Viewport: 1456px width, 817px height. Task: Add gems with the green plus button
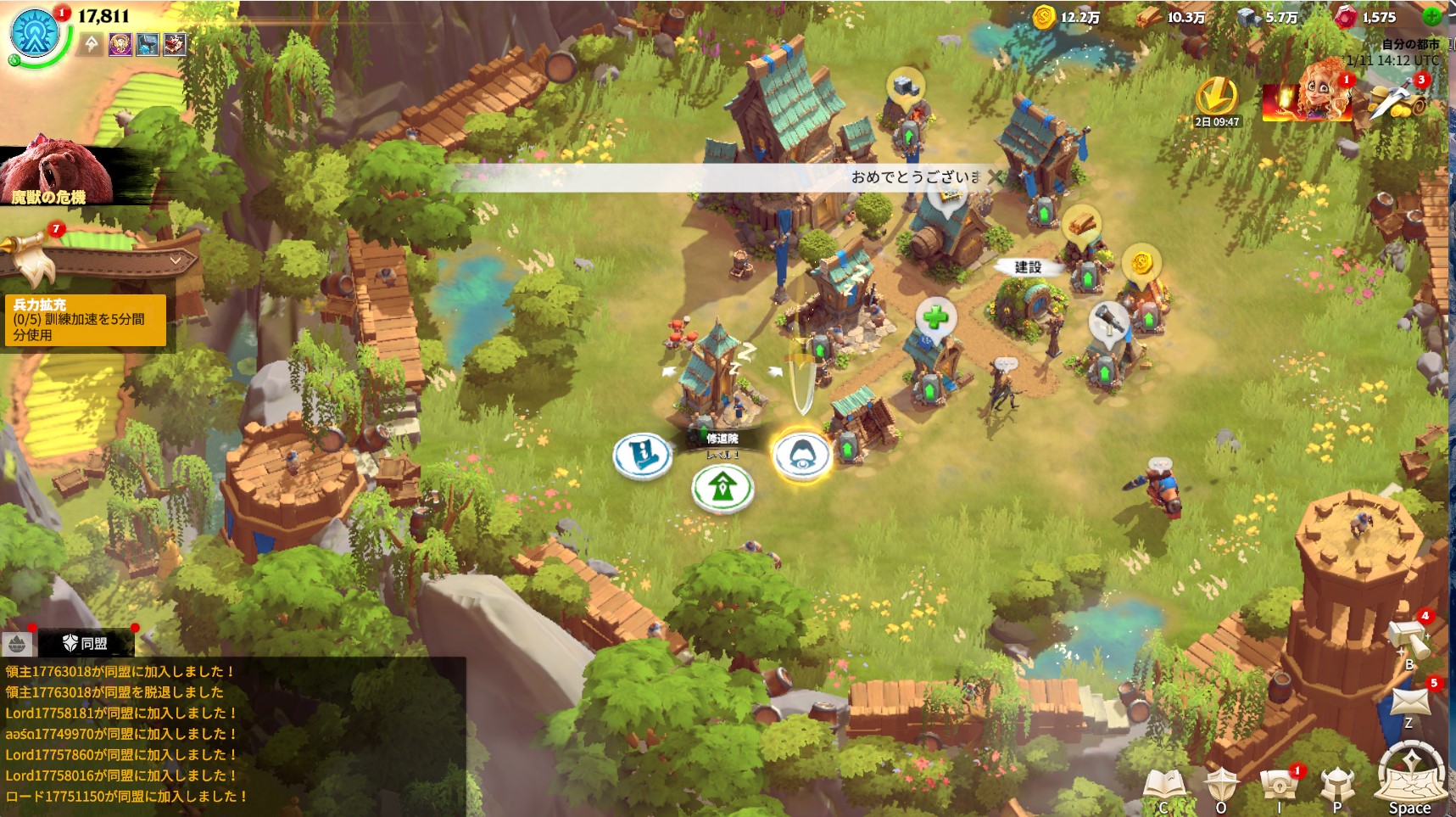(1431, 16)
